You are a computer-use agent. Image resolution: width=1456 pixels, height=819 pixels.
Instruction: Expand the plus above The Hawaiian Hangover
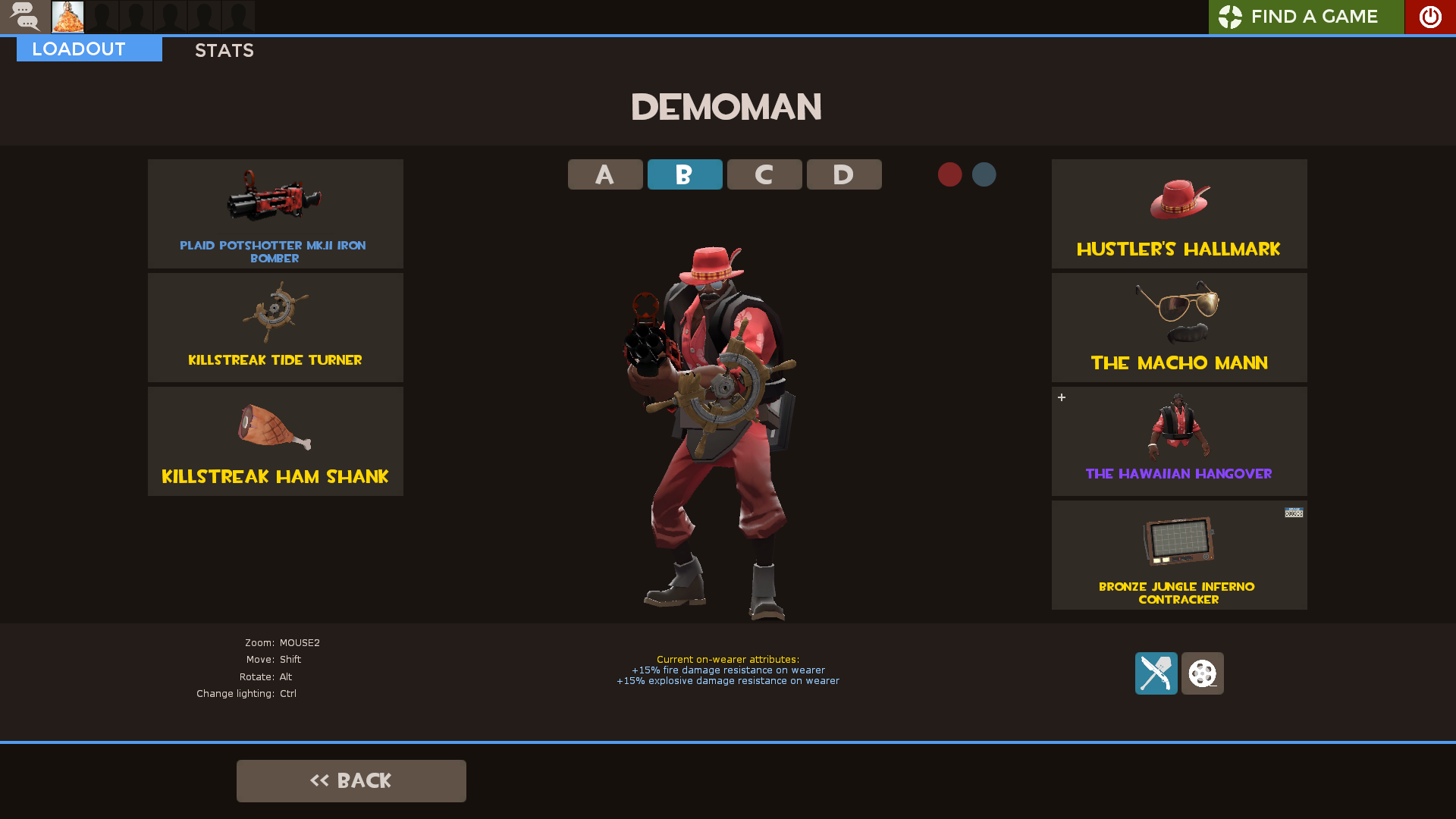click(x=1062, y=397)
